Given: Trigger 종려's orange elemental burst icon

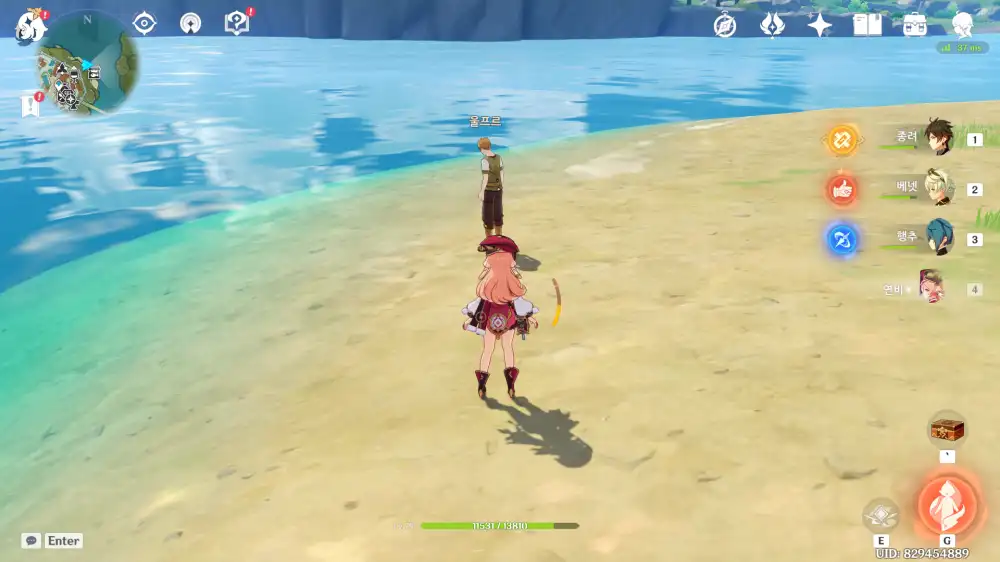Looking at the screenshot, I should tap(842, 139).
